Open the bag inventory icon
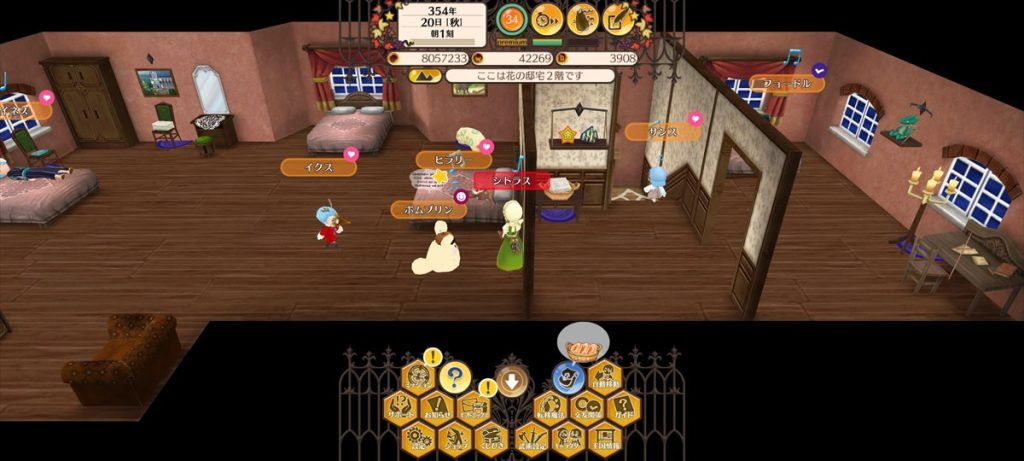 point(583,18)
